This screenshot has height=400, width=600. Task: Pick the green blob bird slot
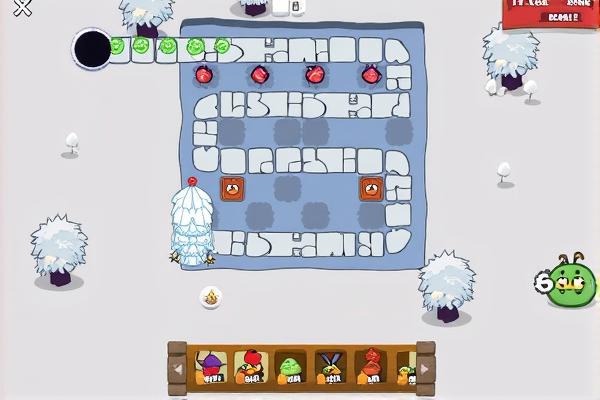click(291, 367)
